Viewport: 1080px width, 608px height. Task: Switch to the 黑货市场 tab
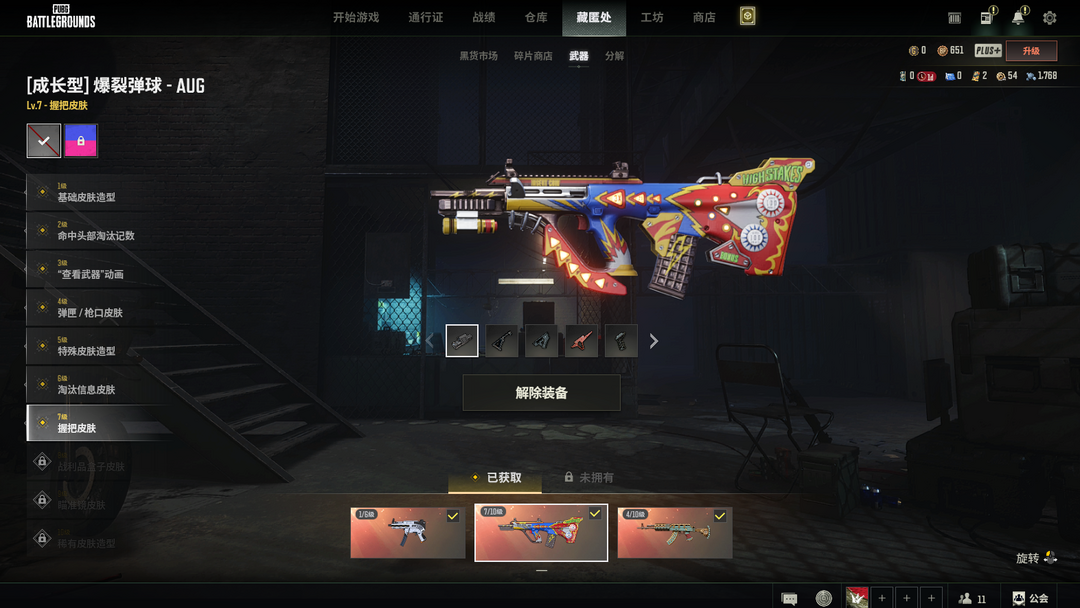tap(478, 56)
